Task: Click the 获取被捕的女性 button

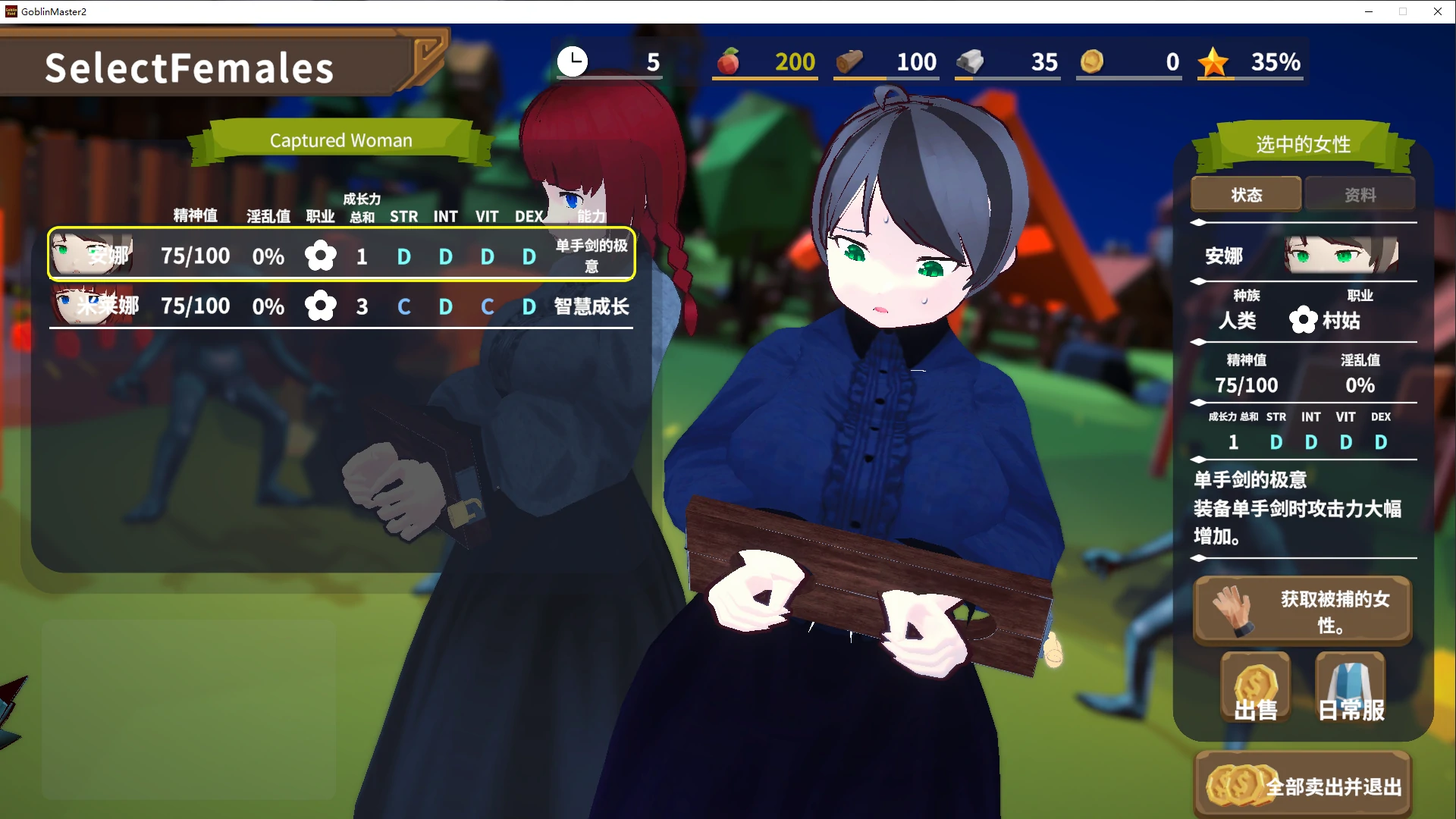Action: (1302, 611)
